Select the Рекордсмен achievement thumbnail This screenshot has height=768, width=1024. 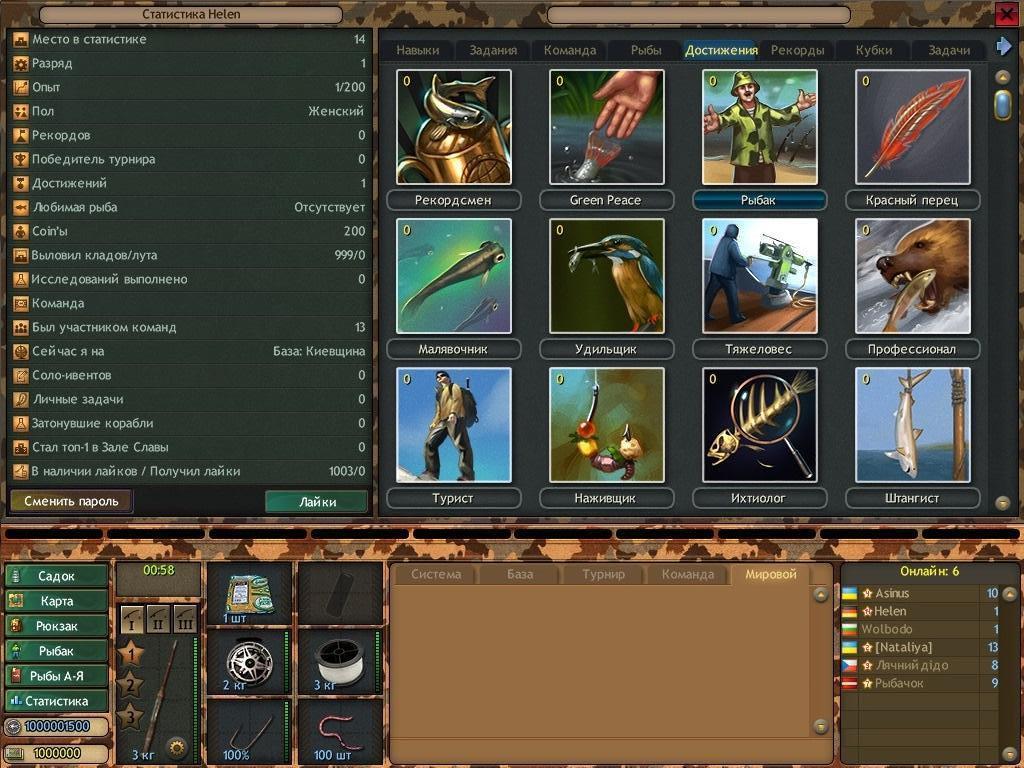click(x=453, y=127)
